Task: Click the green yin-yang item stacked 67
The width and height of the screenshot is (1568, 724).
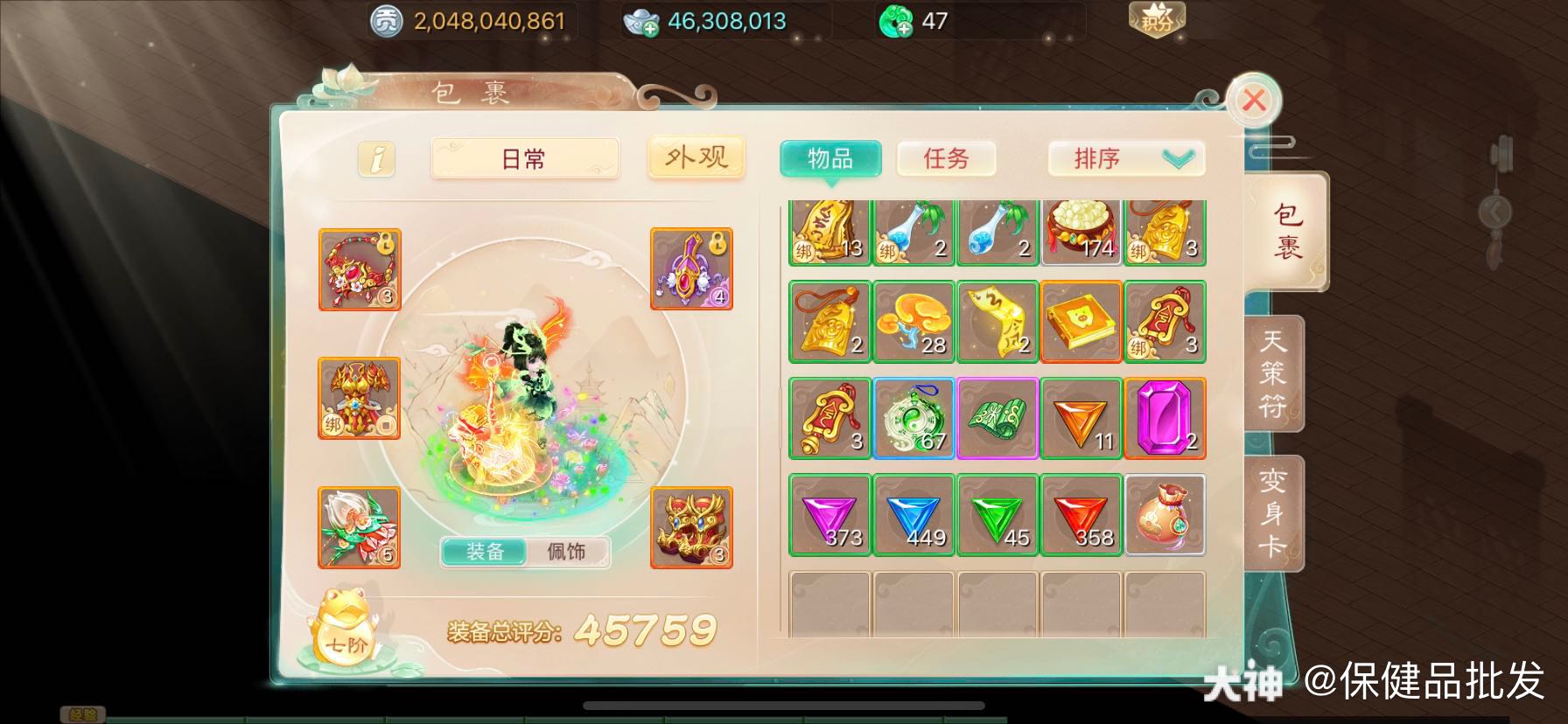Action: click(913, 418)
